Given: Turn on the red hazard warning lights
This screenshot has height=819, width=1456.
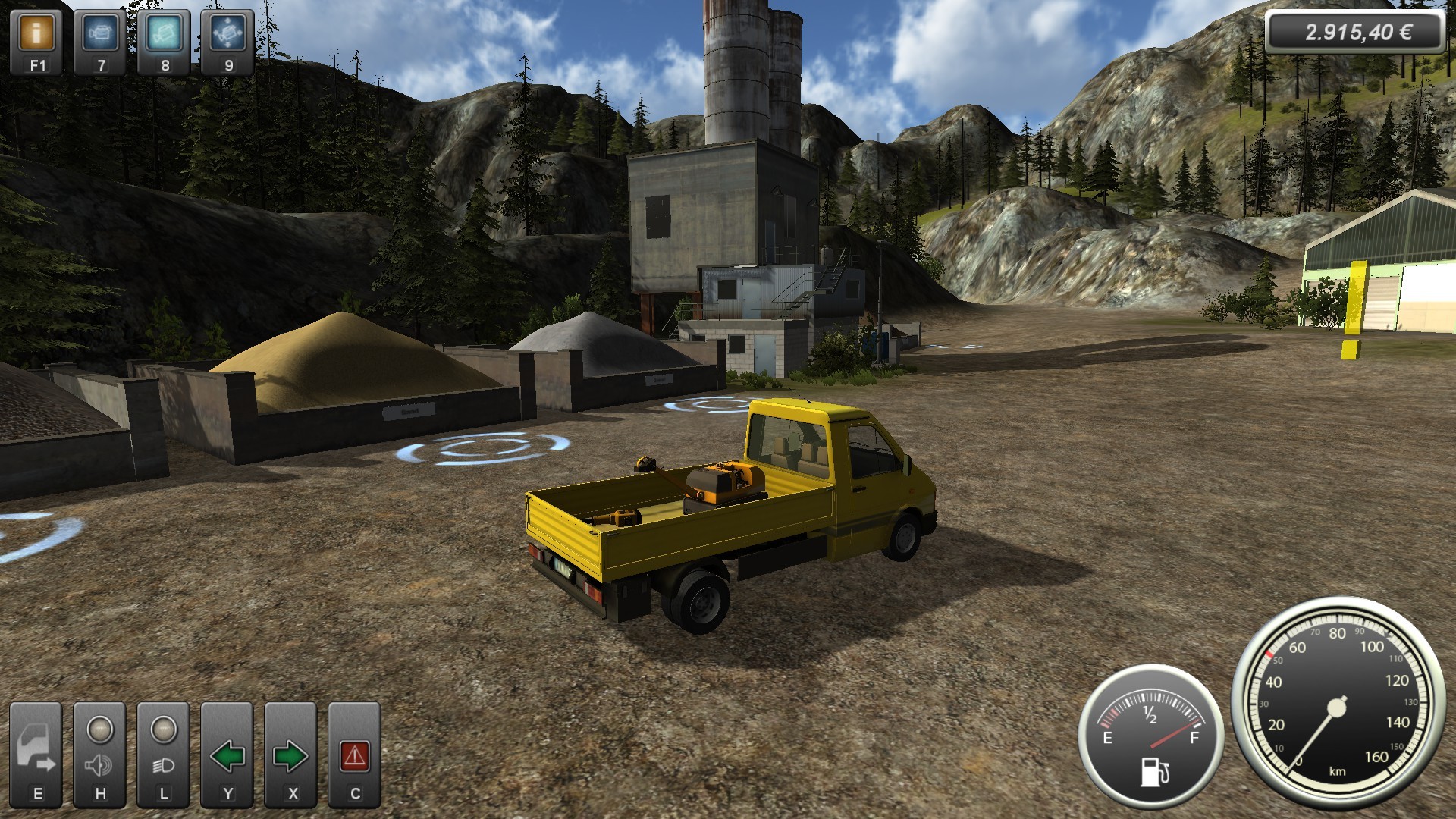Looking at the screenshot, I should pos(355,755).
